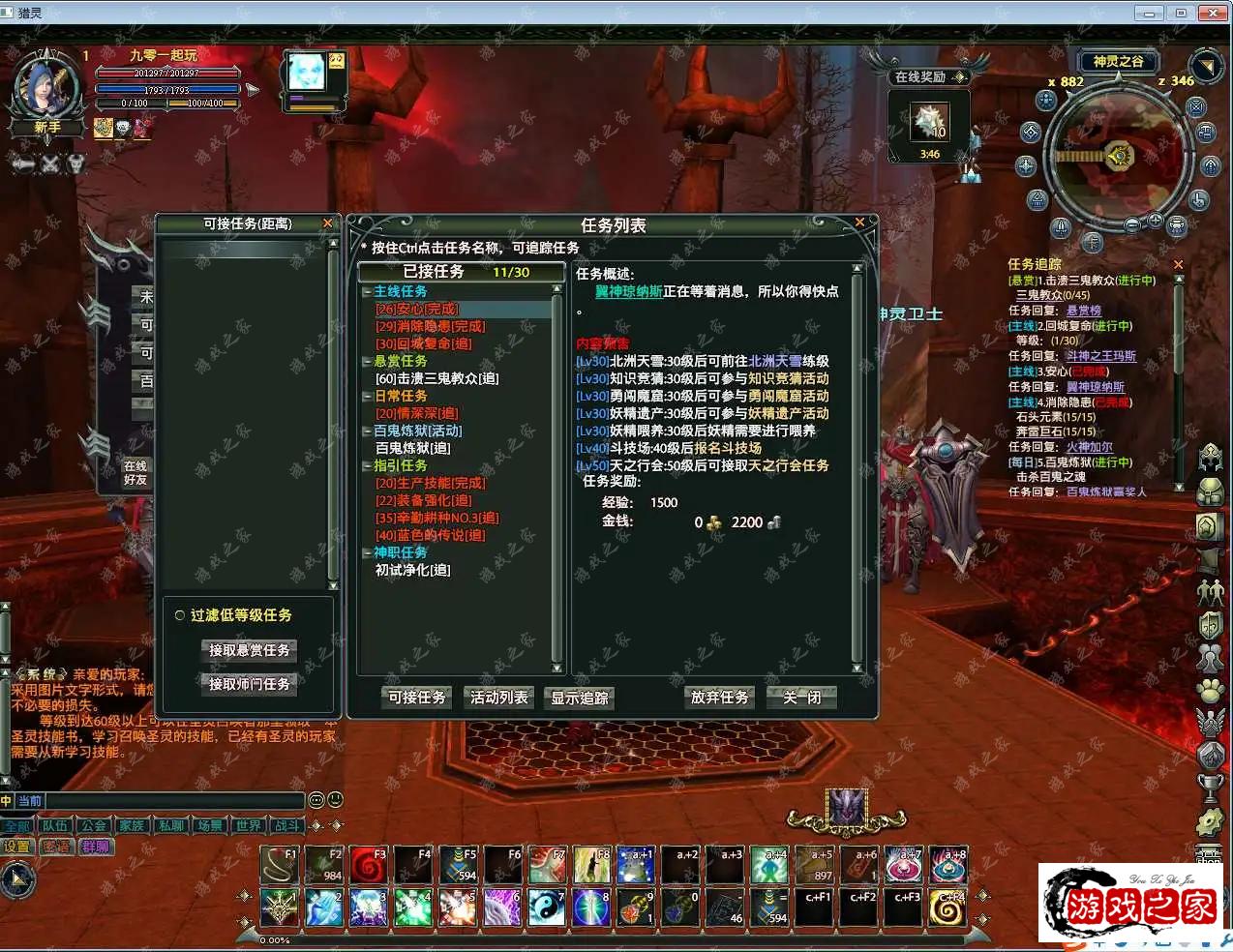Open the 在线奖励 online reward icon

930,123
